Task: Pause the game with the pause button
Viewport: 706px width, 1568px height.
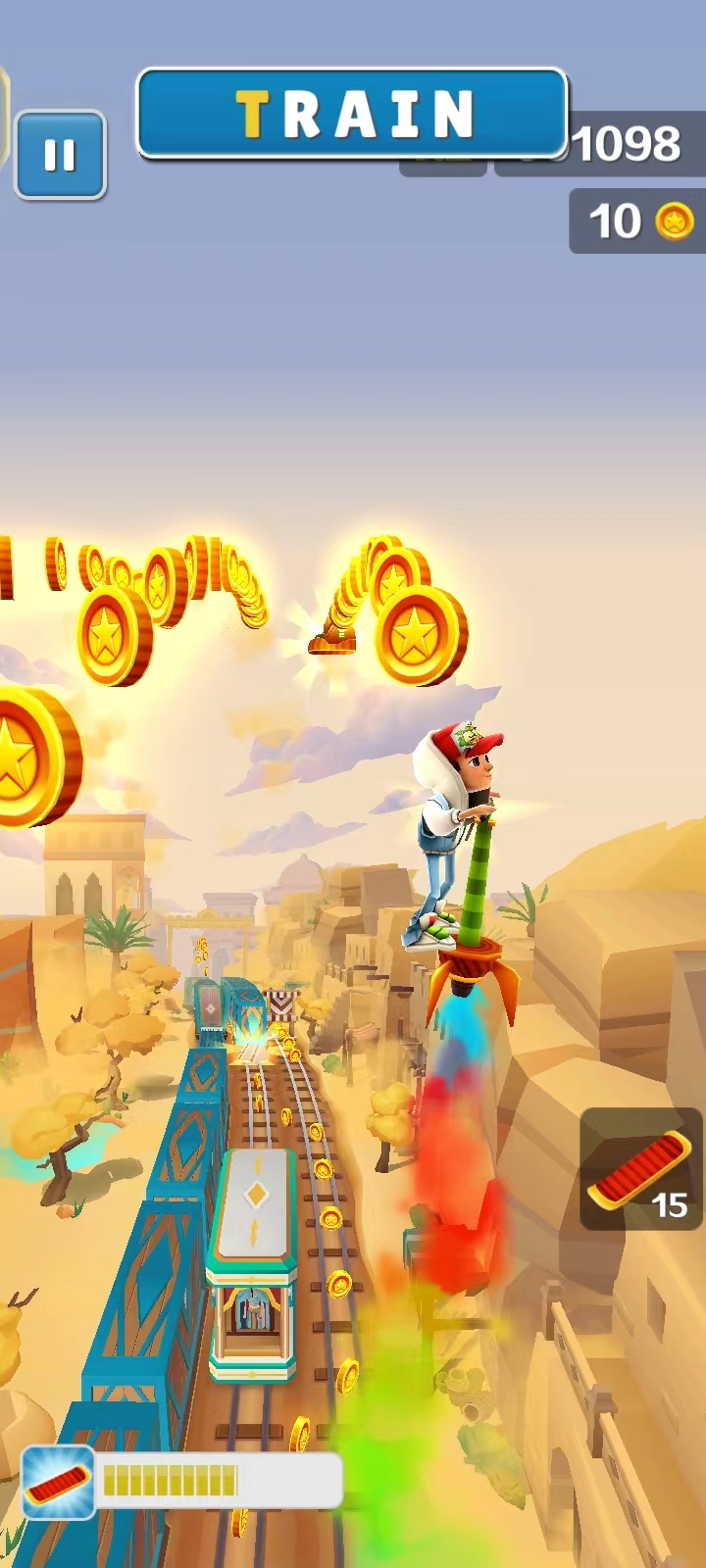Action: pyautogui.click(x=60, y=155)
